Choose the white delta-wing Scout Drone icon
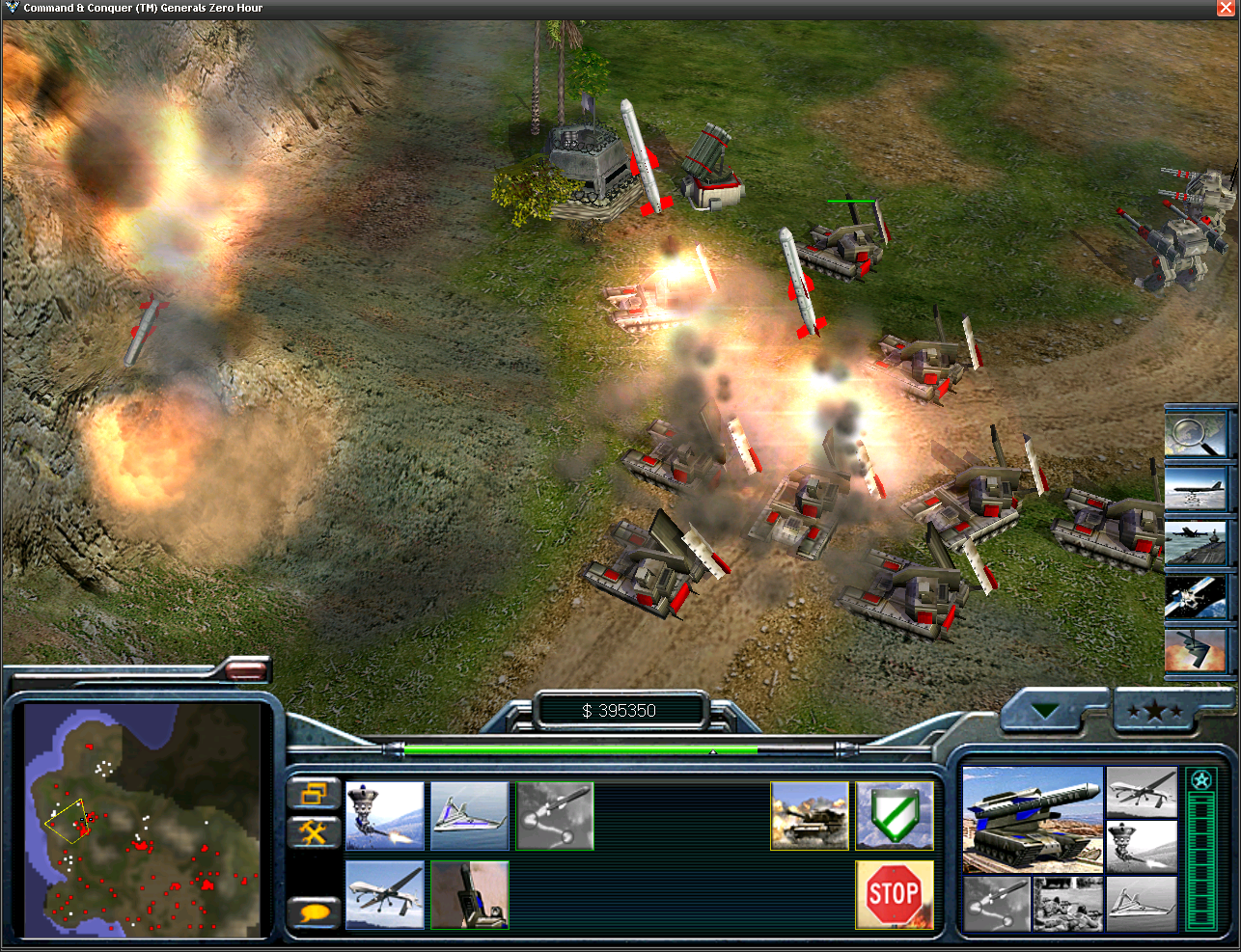The height and width of the screenshot is (952, 1241). point(470,816)
